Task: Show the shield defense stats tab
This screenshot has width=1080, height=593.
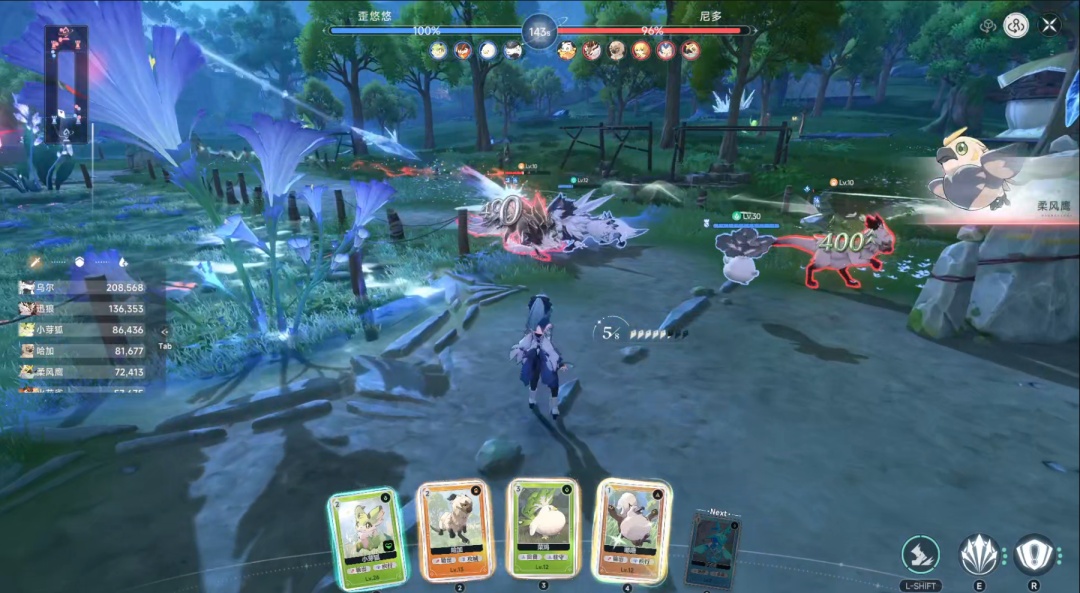Action: (x=79, y=262)
